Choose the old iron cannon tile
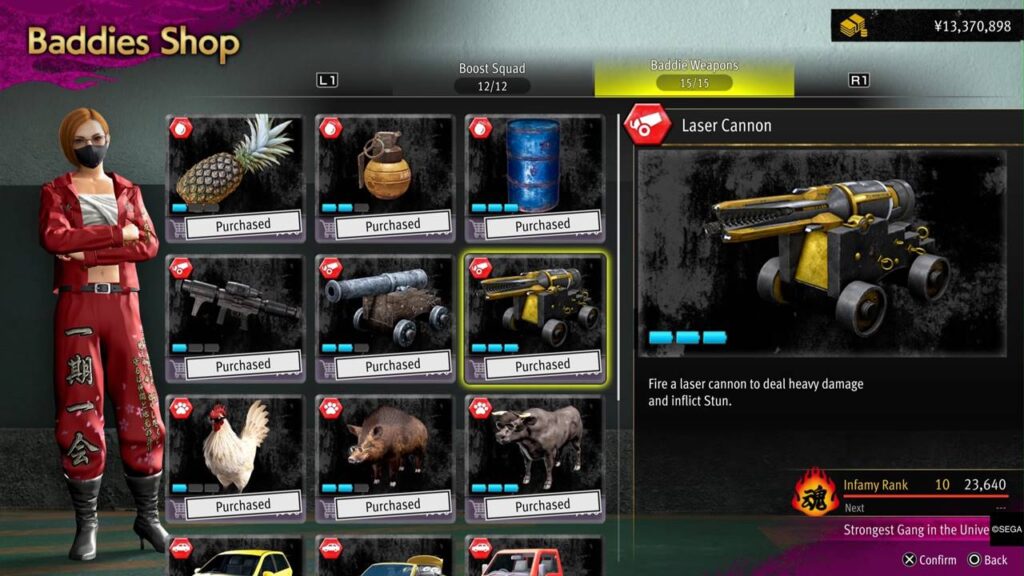 click(x=385, y=318)
